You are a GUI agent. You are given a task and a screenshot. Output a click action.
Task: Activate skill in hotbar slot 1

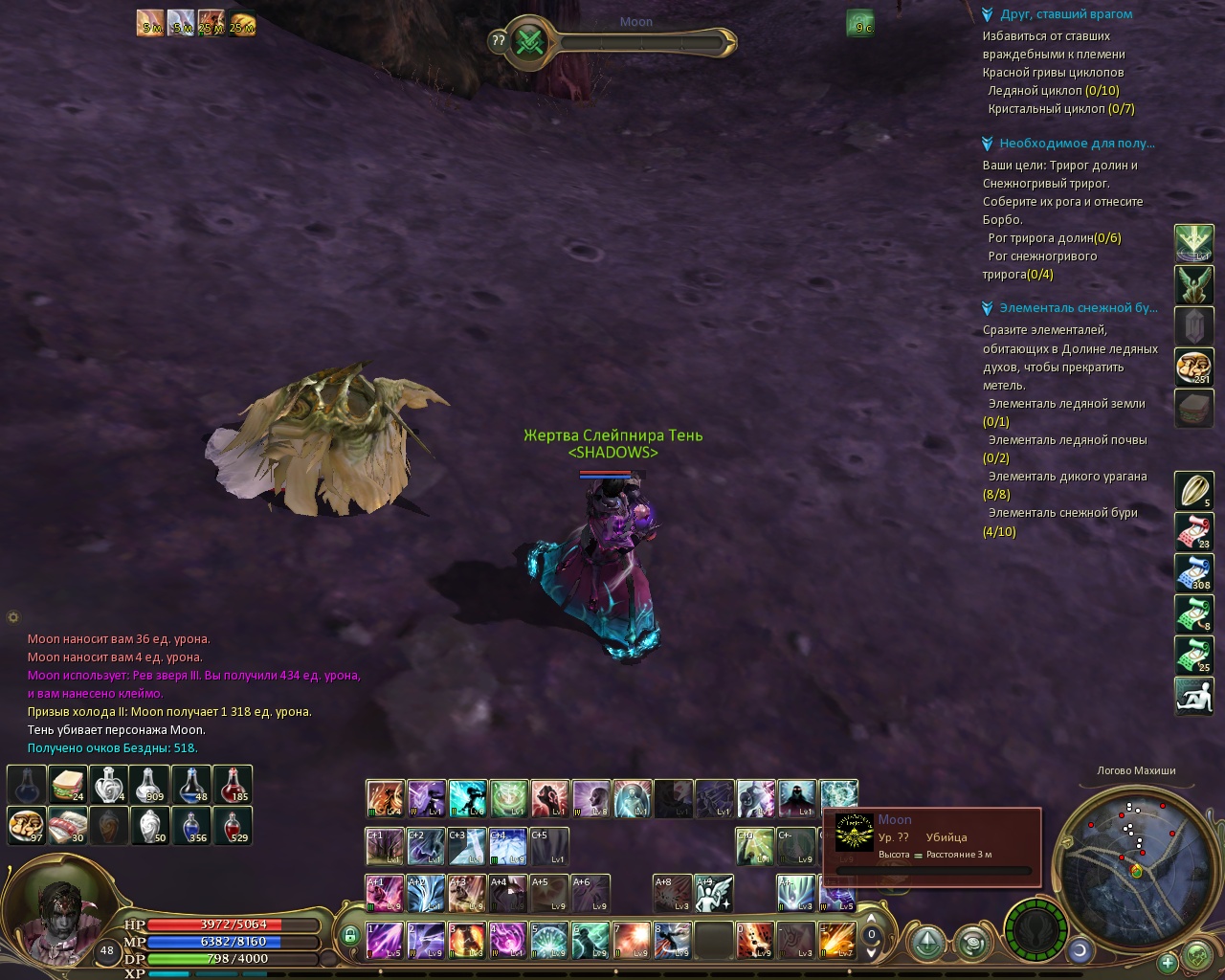click(x=385, y=941)
